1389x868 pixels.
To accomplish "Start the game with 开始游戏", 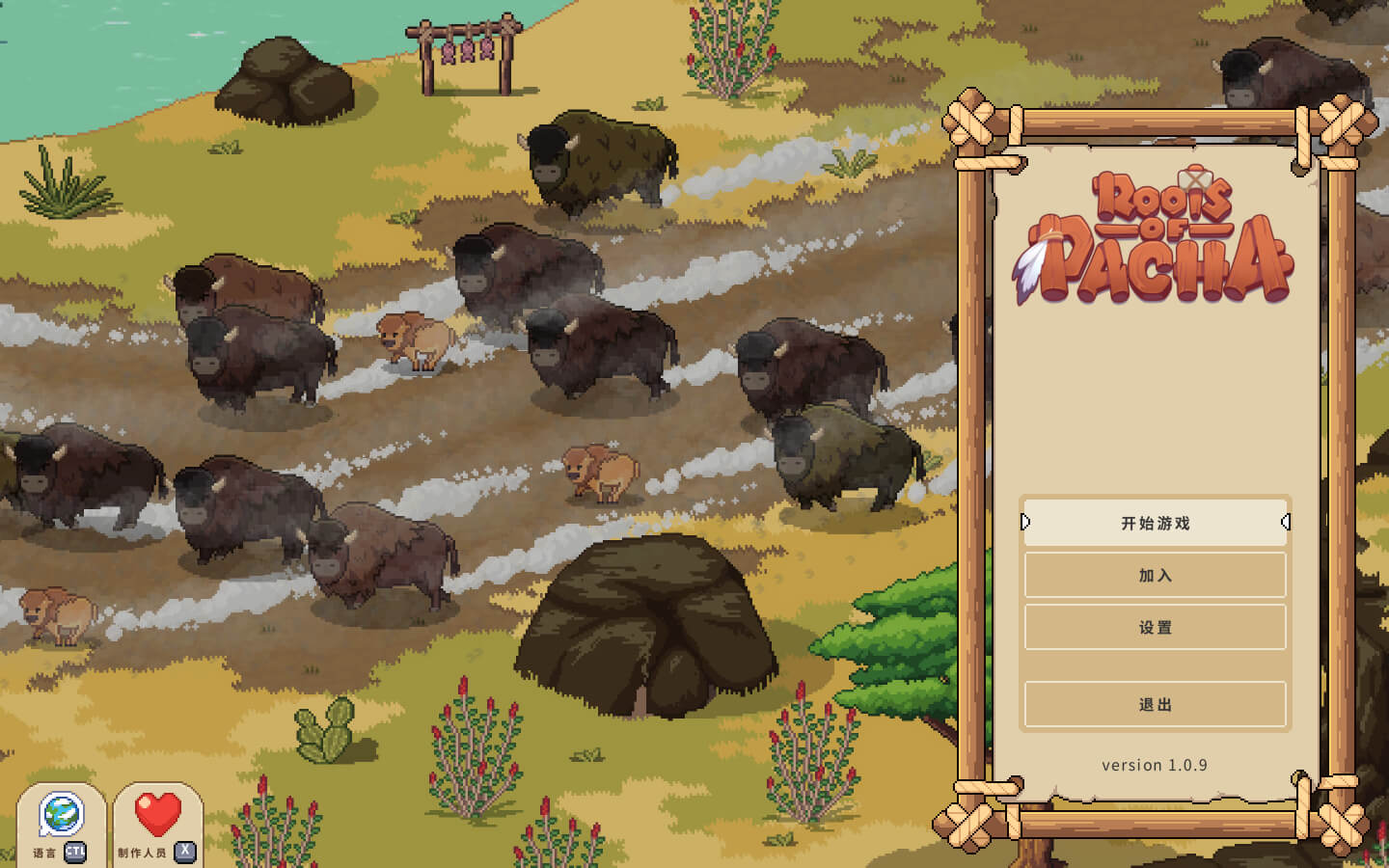I will tap(1155, 523).
